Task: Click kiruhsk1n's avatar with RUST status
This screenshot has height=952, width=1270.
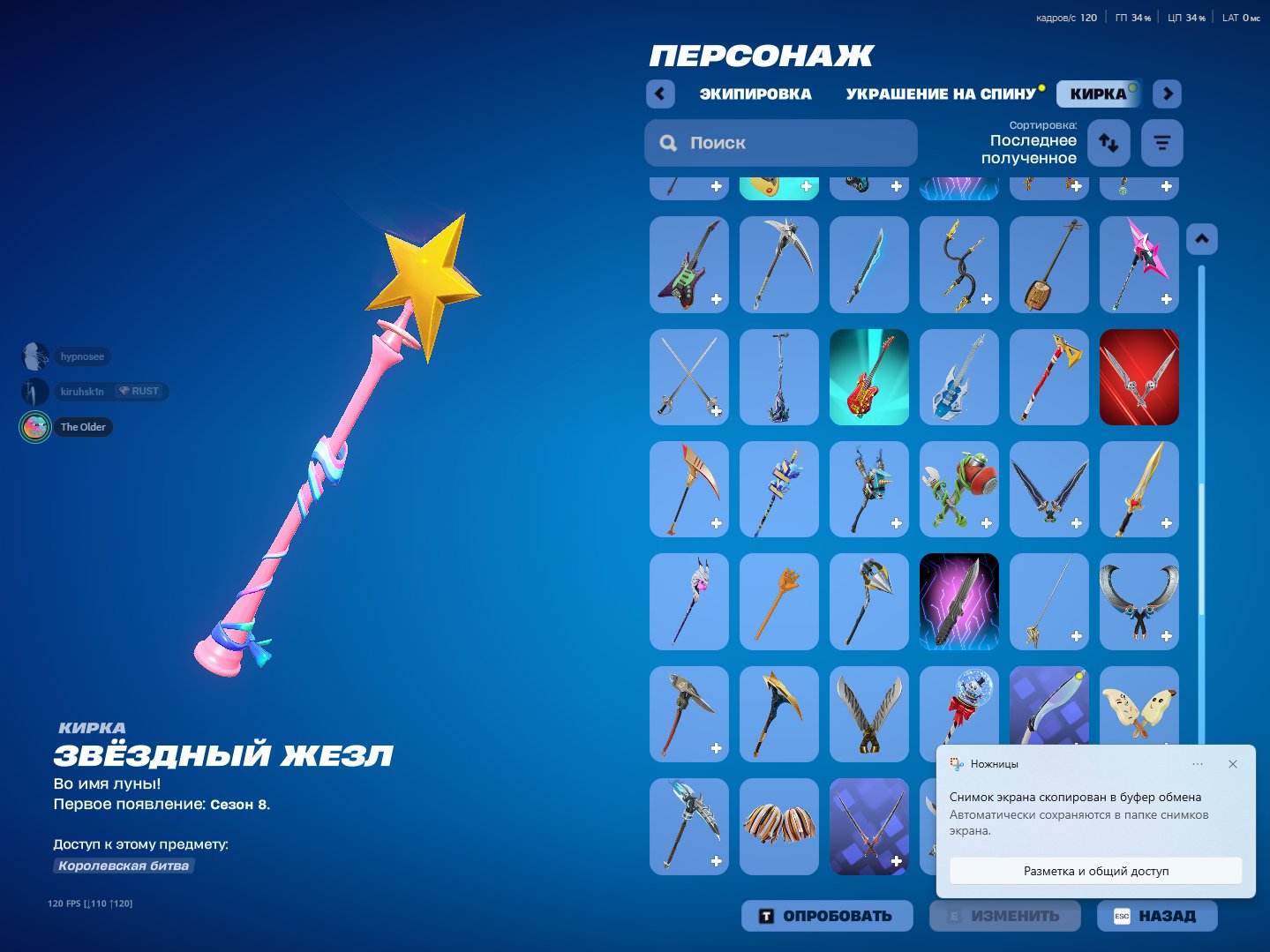Action: (34, 391)
